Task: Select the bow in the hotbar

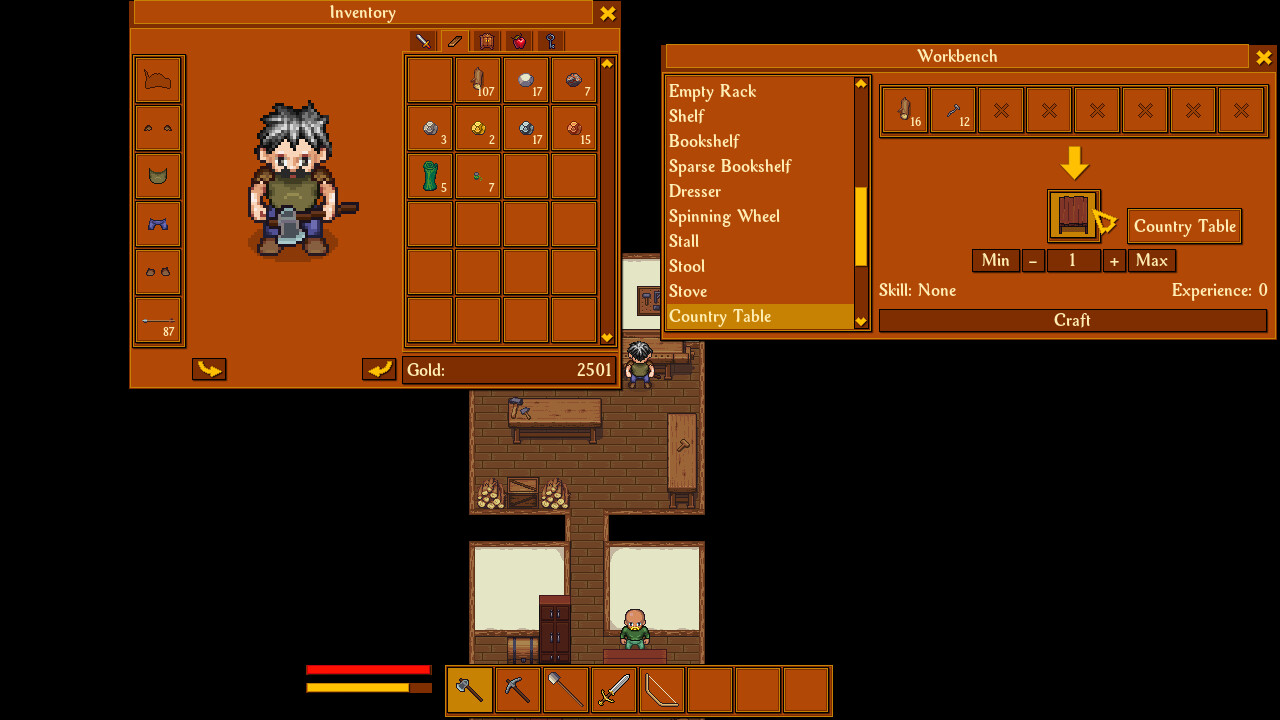Action: pos(661,690)
